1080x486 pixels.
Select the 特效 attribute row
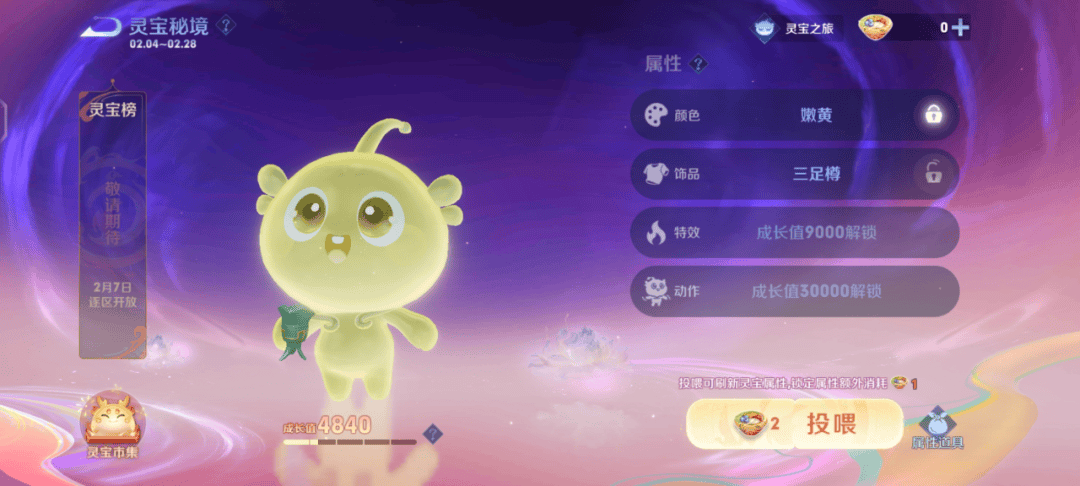point(794,233)
